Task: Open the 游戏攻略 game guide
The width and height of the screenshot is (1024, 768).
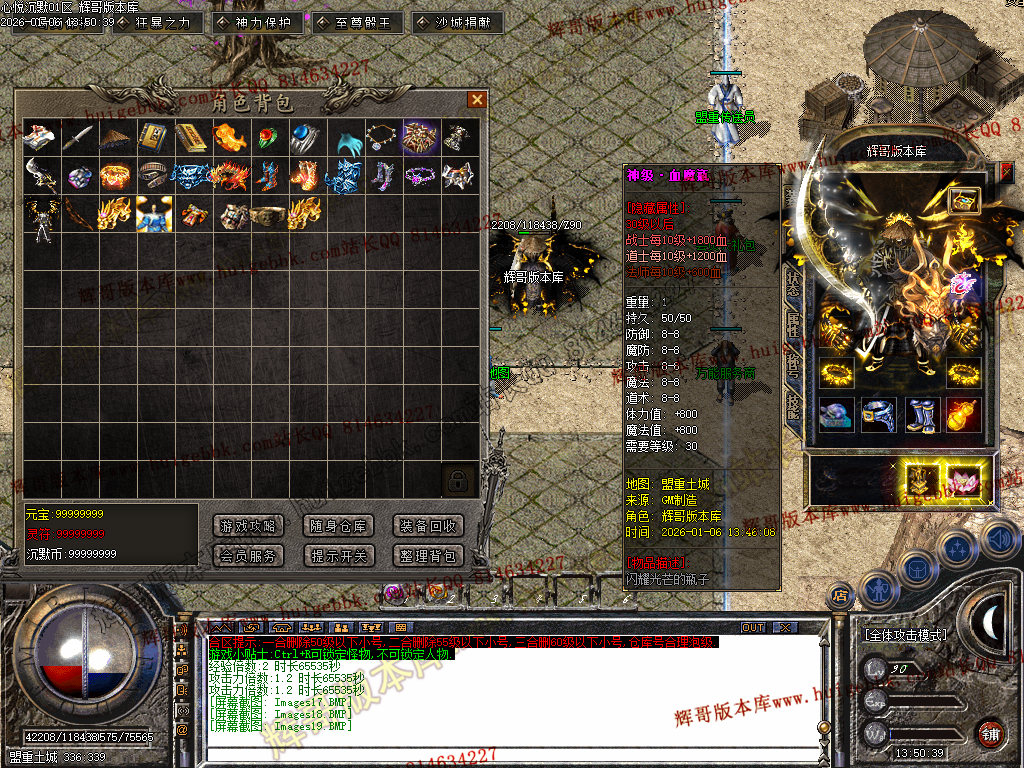Action: click(248, 526)
